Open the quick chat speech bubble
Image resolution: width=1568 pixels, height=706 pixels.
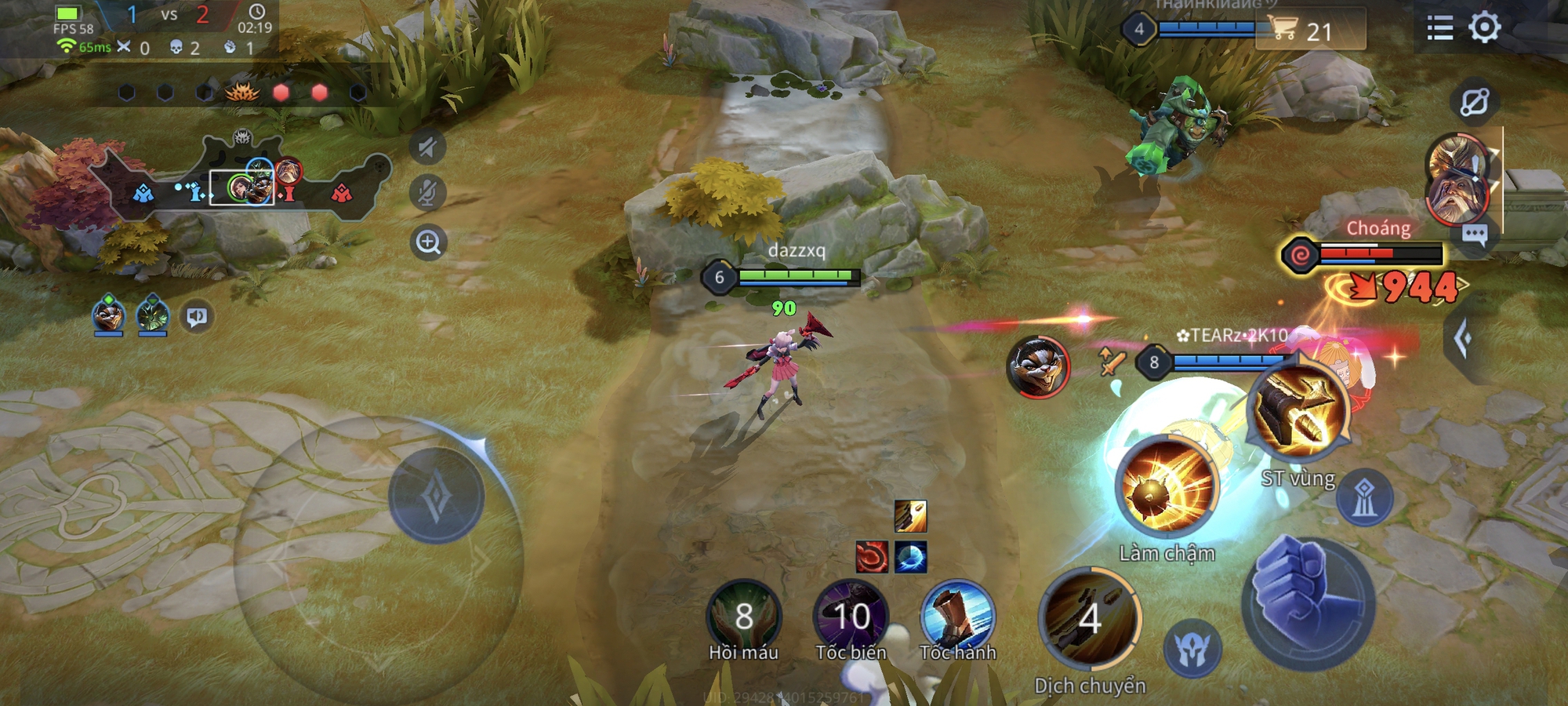click(1474, 235)
